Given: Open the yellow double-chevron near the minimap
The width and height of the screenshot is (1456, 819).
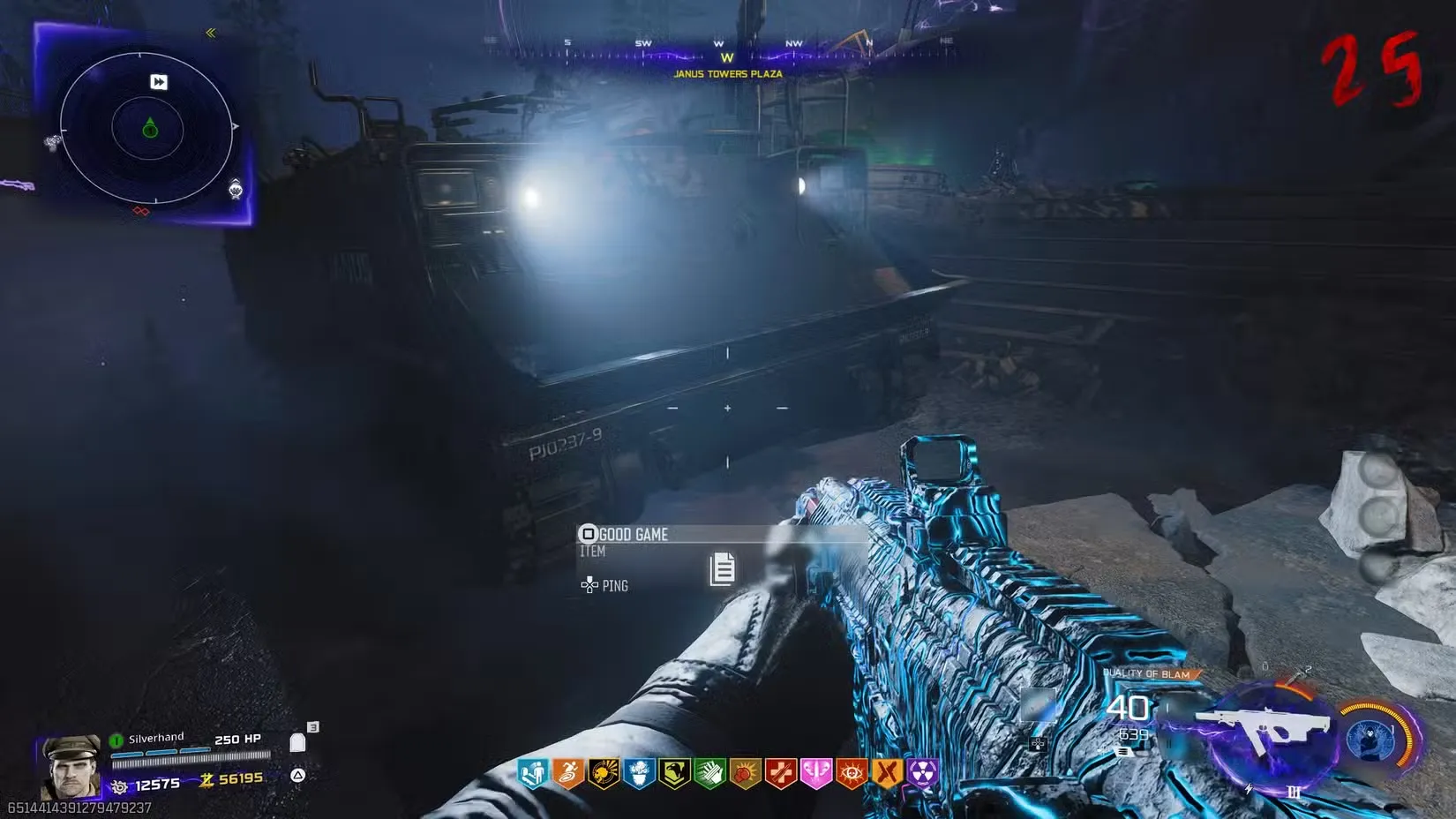Looking at the screenshot, I should coord(211,33).
